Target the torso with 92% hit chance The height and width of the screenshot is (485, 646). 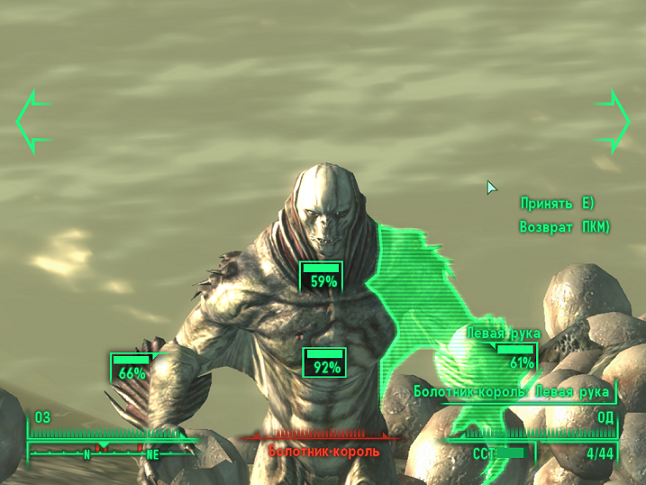pyautogui.click(x=324, y=363)
